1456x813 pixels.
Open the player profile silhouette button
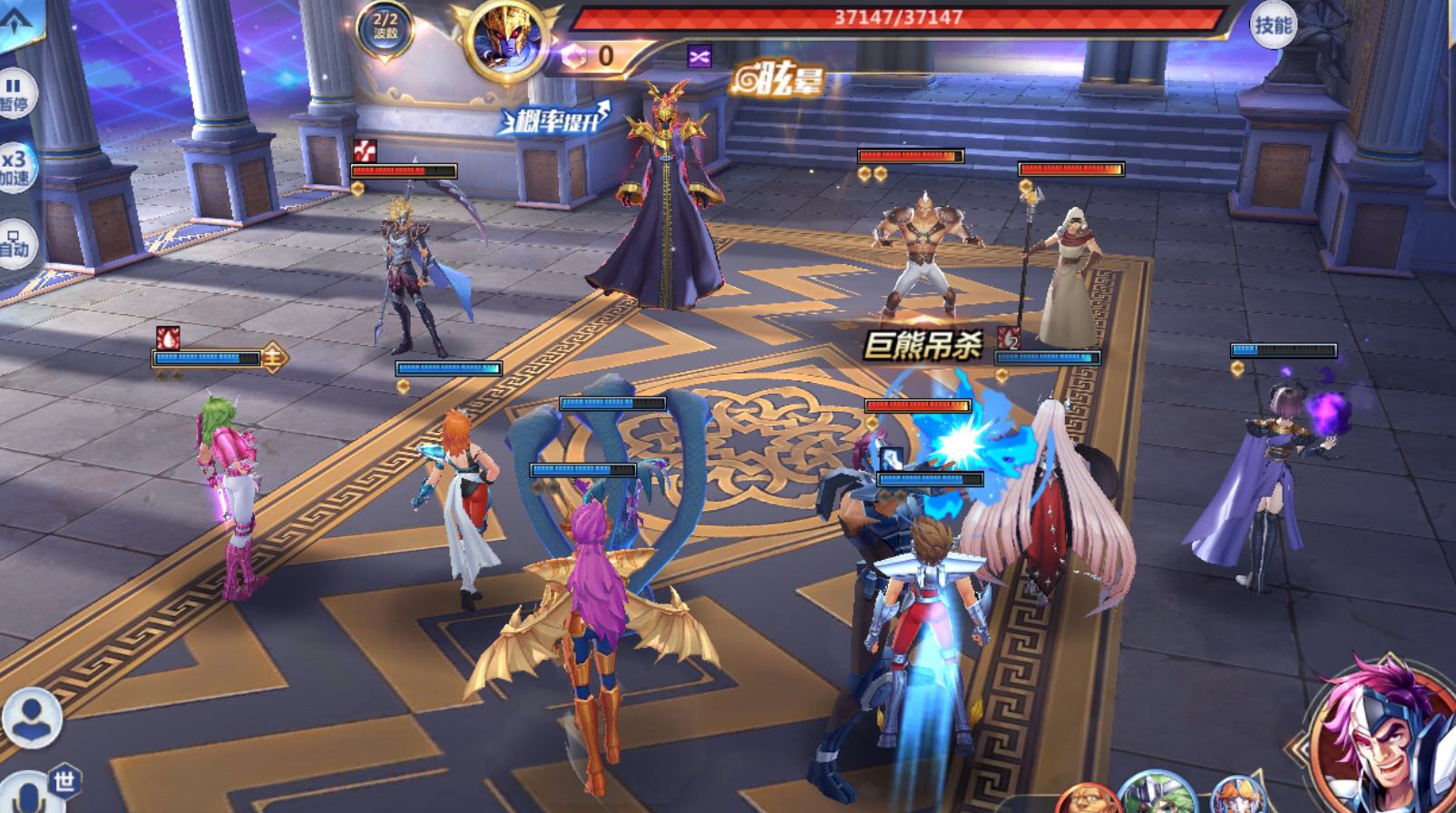(32, 717)
